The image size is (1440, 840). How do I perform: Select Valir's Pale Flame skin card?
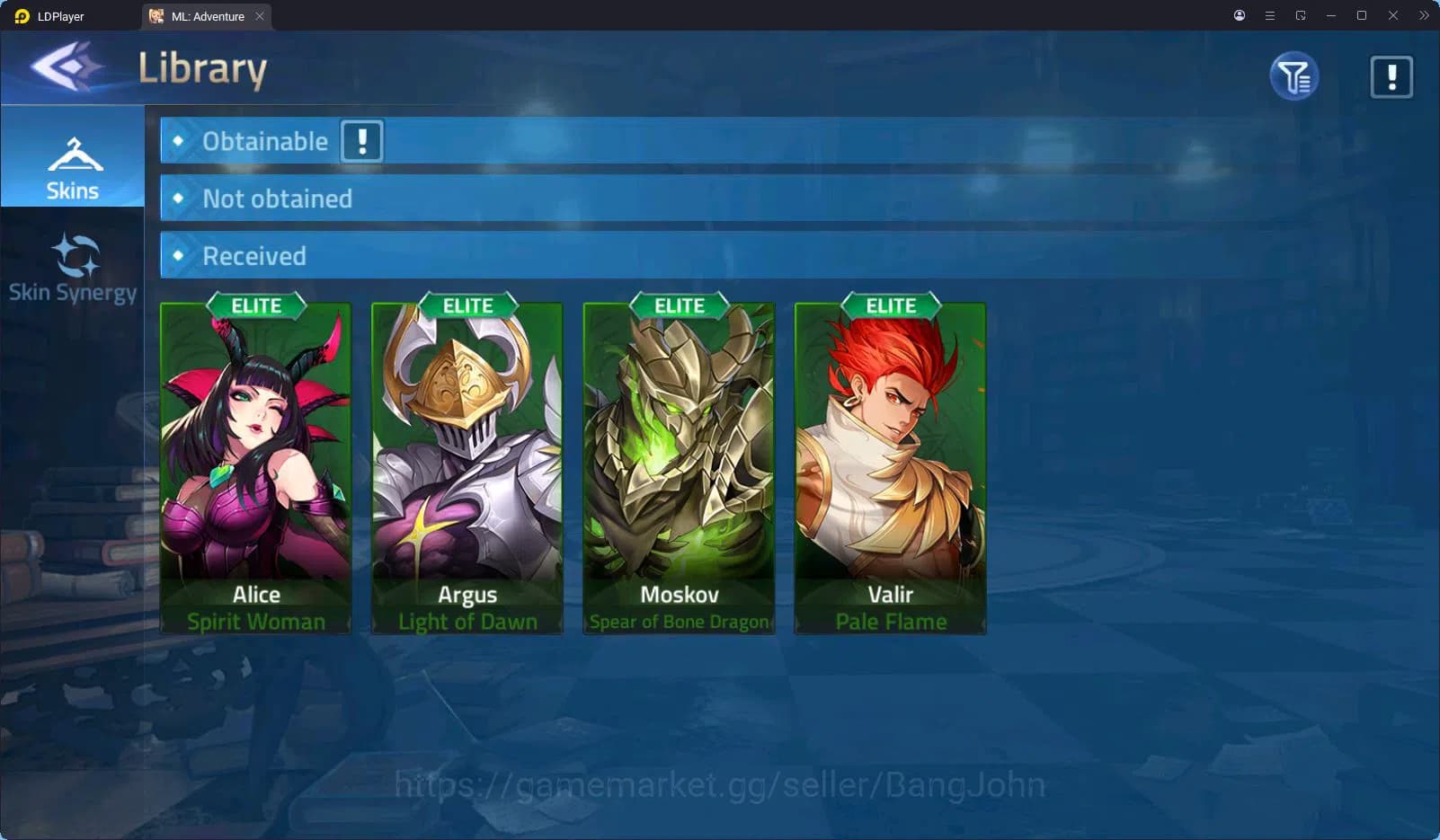[891, 467]
